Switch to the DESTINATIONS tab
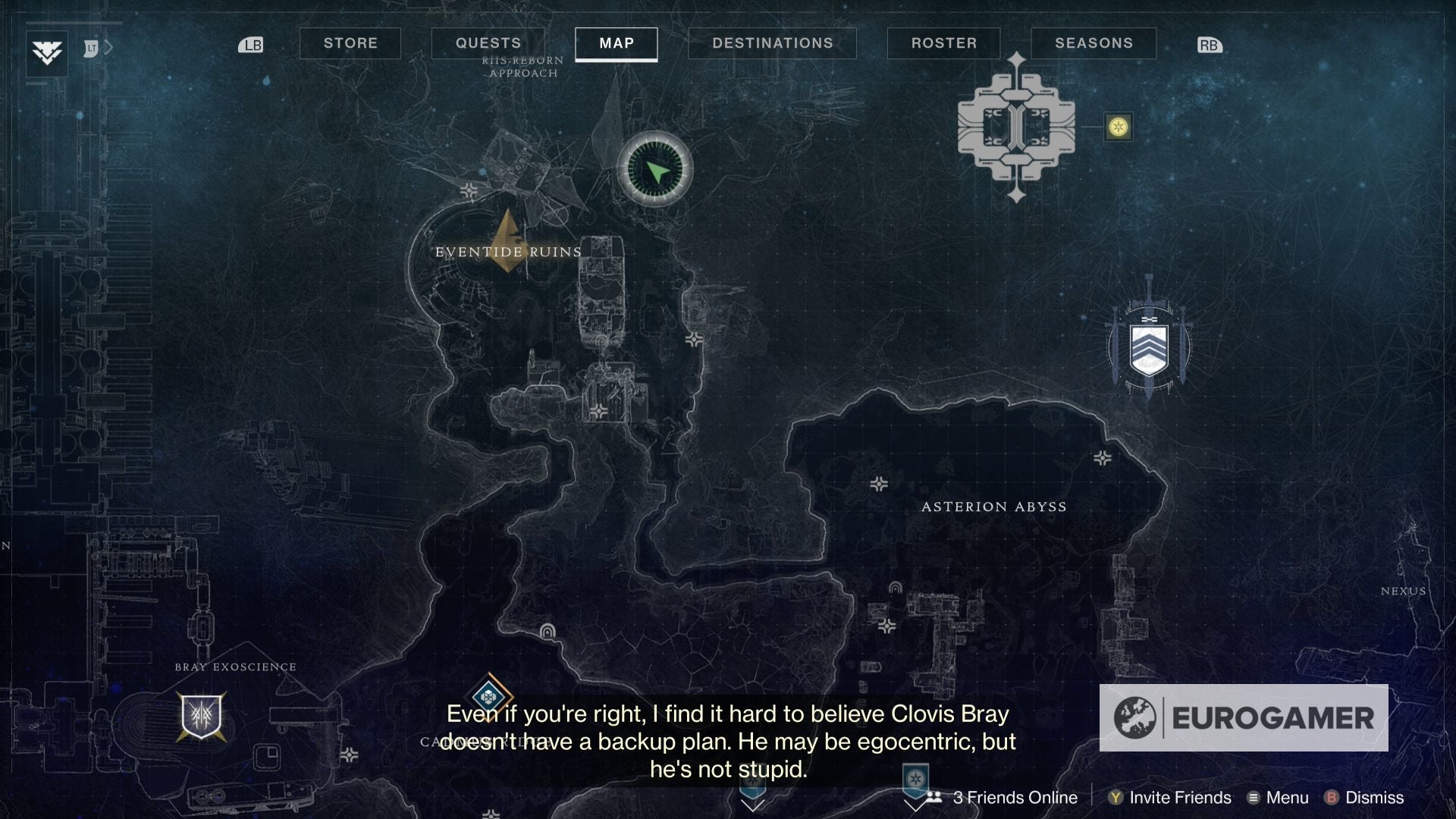The height and width of the screenshot is (819, 1456). (772, 43)
